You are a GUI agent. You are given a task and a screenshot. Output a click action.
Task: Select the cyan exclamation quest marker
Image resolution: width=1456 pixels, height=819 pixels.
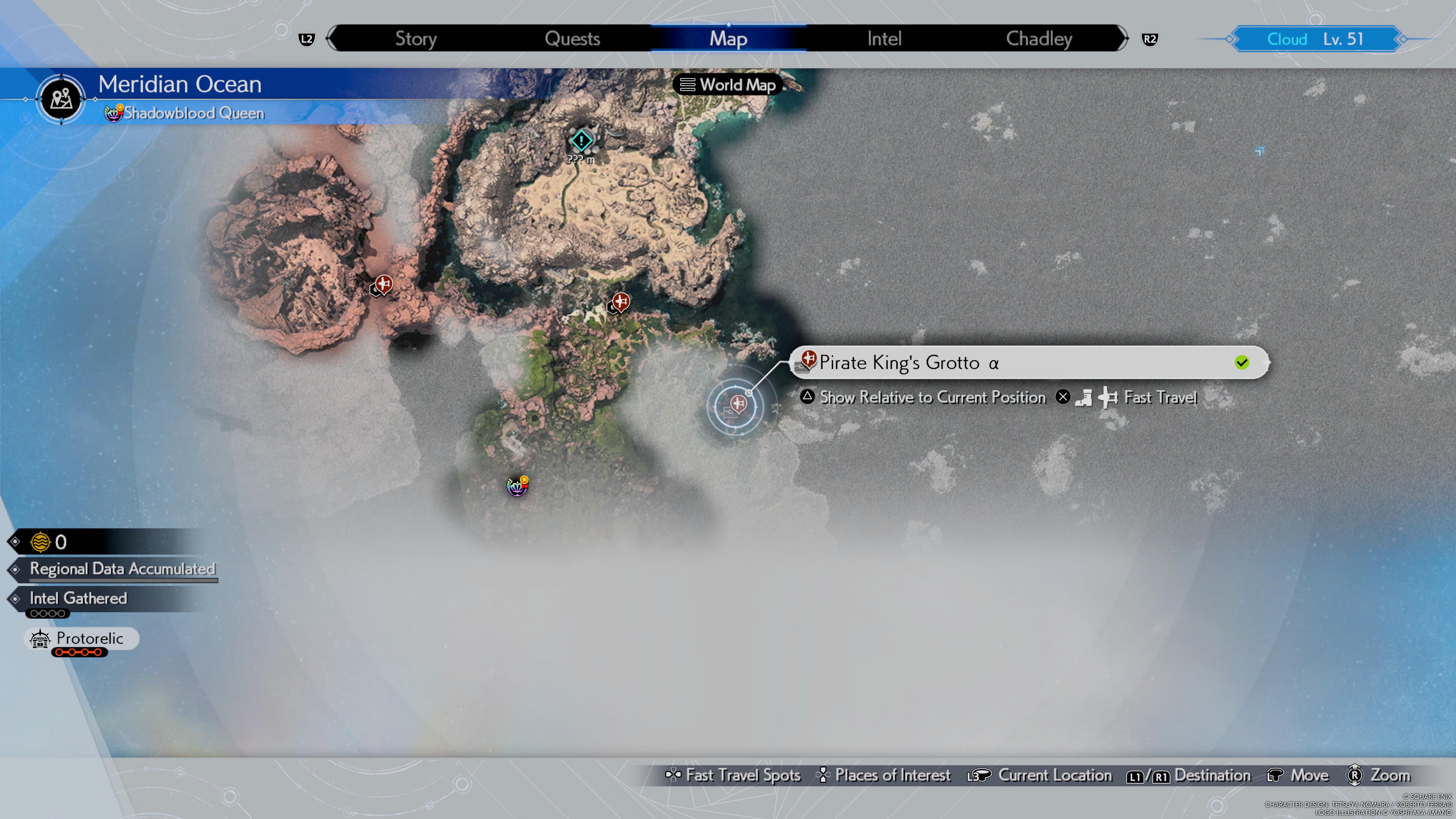pyautogui.click(x=581, y=141)
